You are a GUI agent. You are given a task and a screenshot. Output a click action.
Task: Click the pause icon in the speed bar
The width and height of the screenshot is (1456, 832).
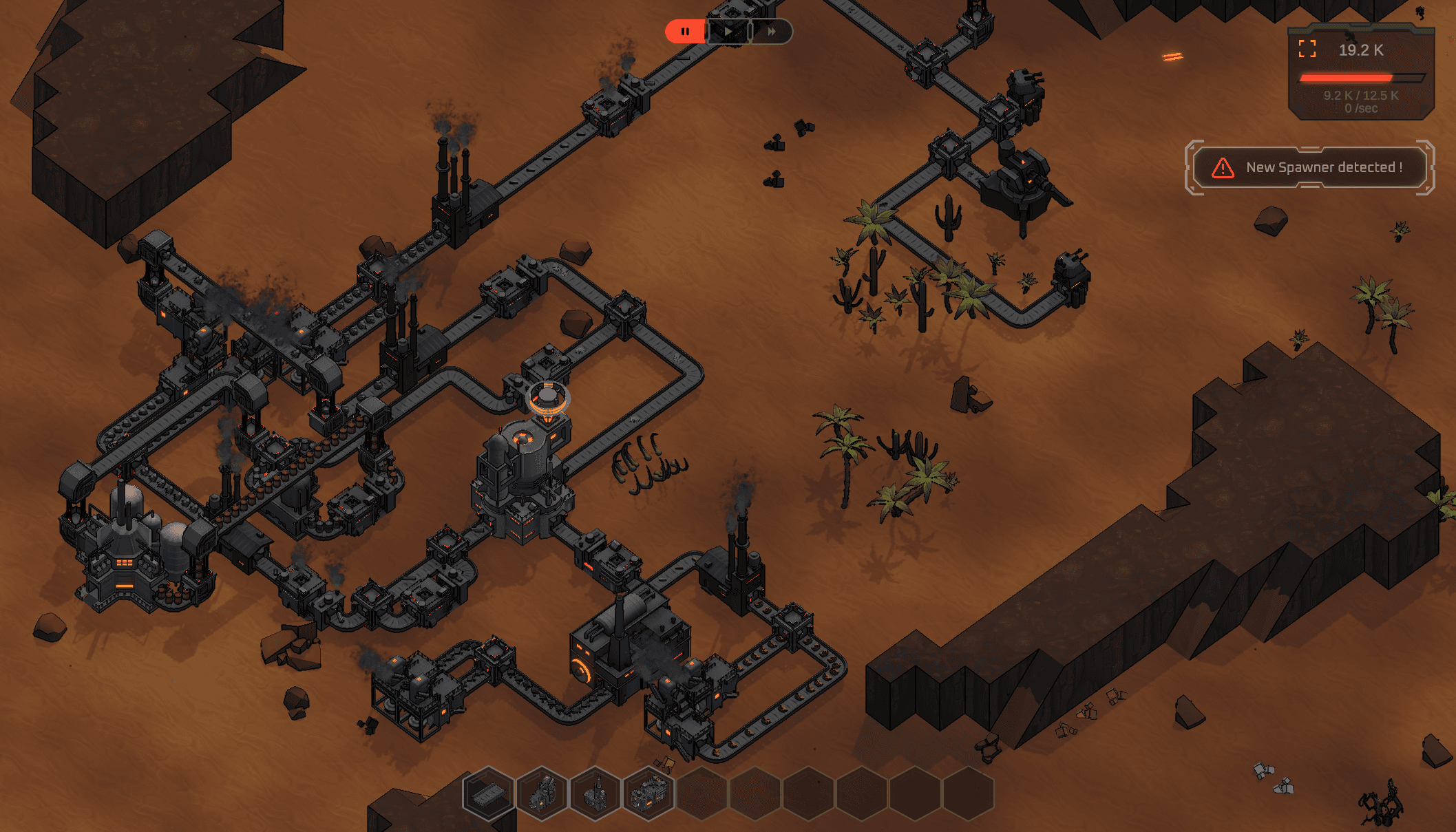click(685, 31)
